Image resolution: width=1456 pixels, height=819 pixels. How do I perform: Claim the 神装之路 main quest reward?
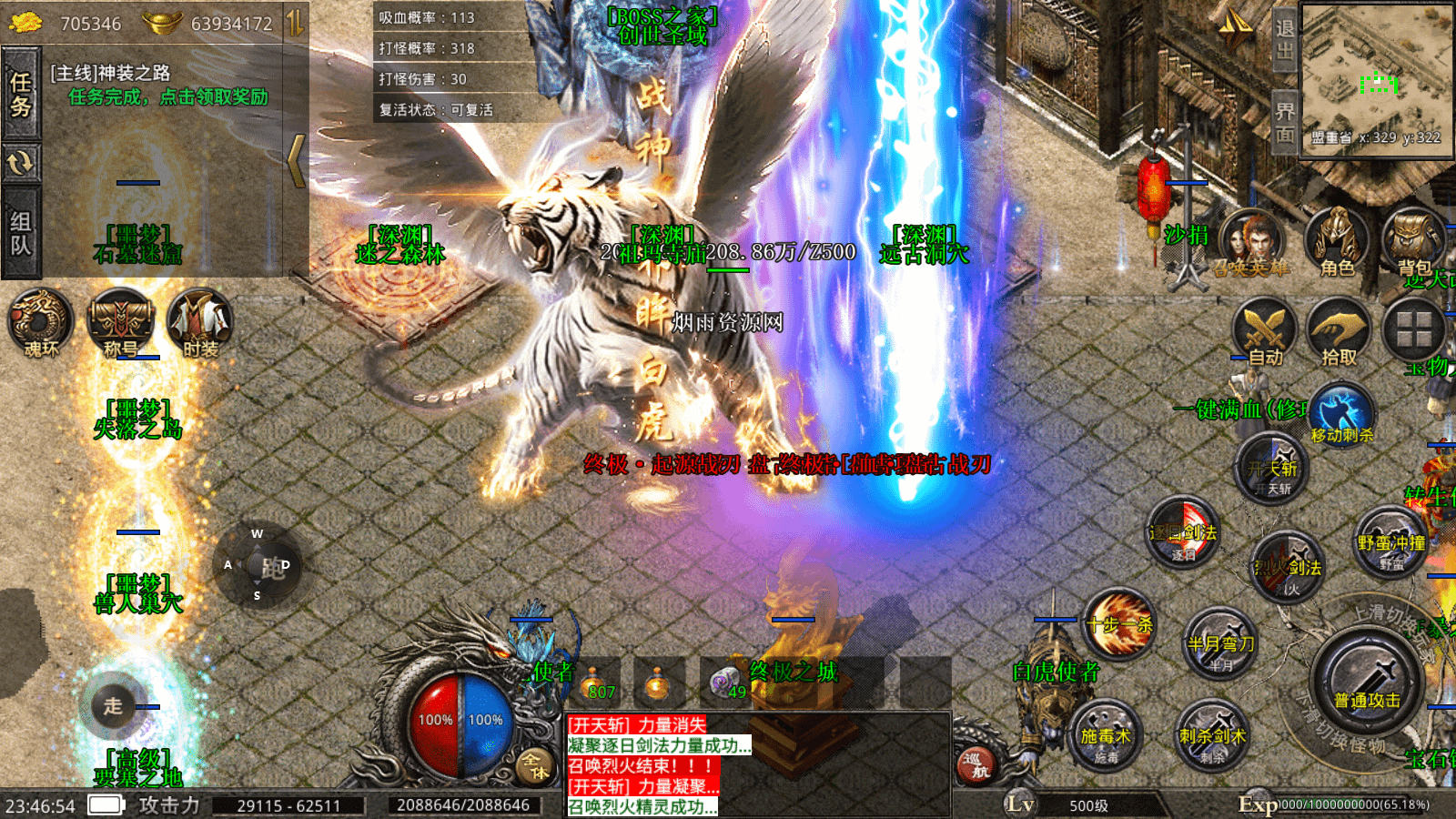coord(167,97)
